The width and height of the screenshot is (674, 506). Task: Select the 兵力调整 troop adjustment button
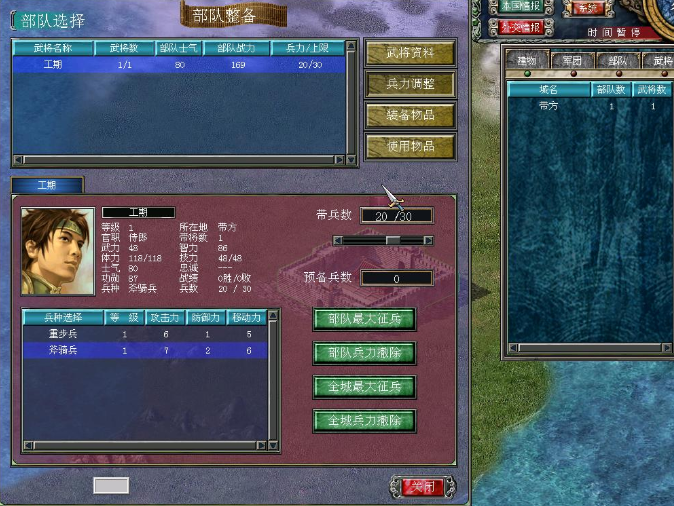click(x=410, y=85)
